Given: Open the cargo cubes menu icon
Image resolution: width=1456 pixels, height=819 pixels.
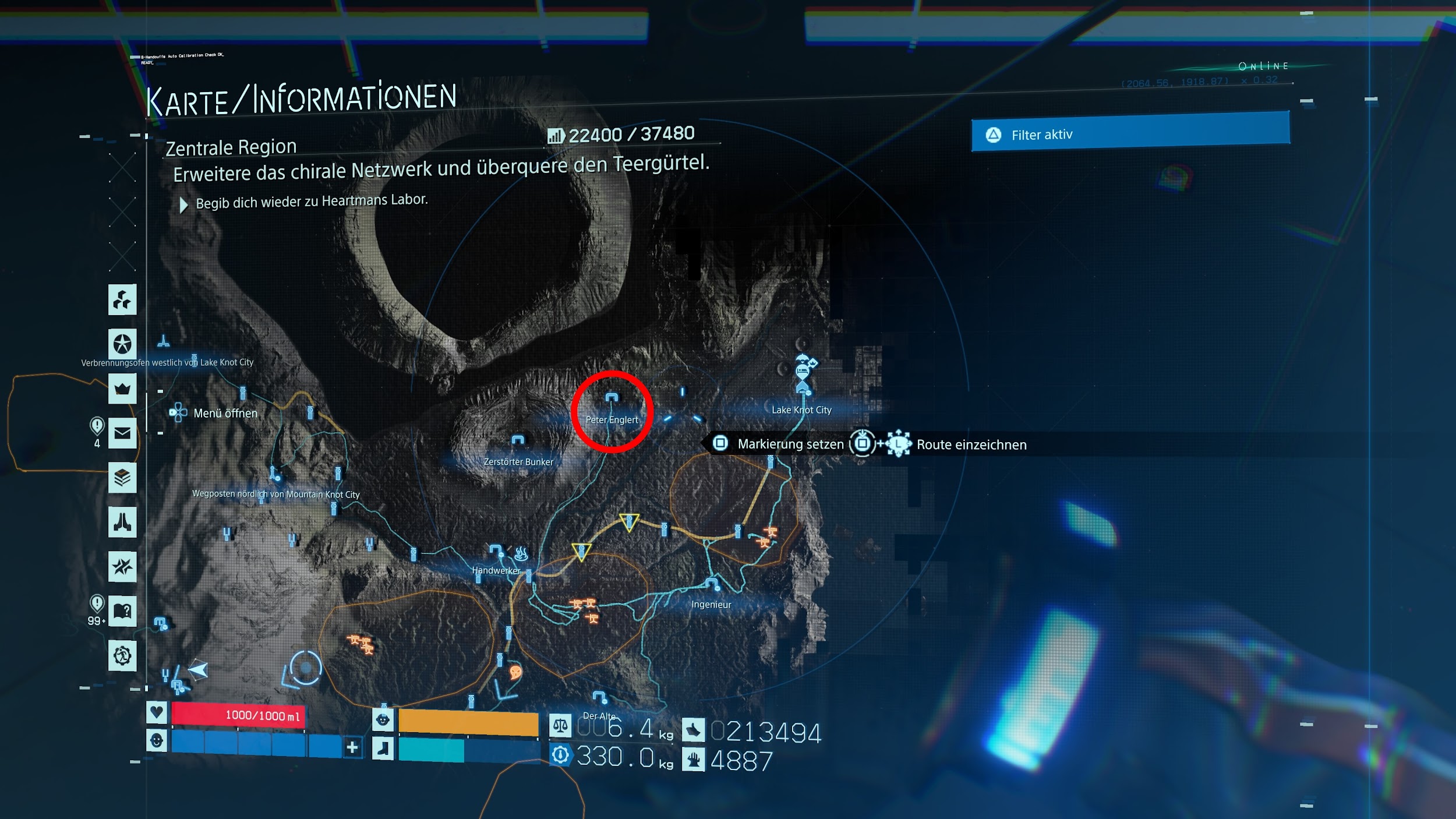Looking at the screenshot, I should (122, 300).
